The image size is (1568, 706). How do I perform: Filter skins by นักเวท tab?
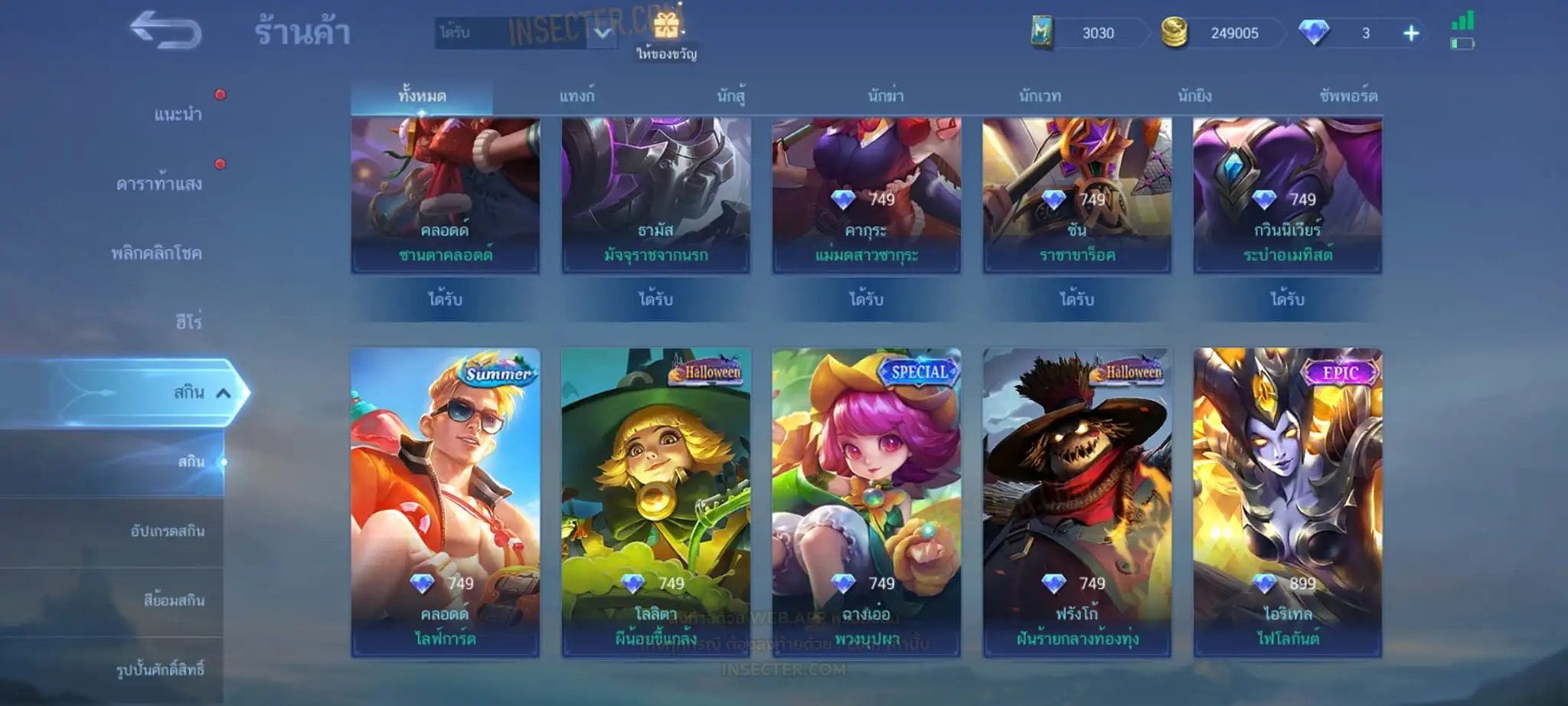tap(1040, 96)
